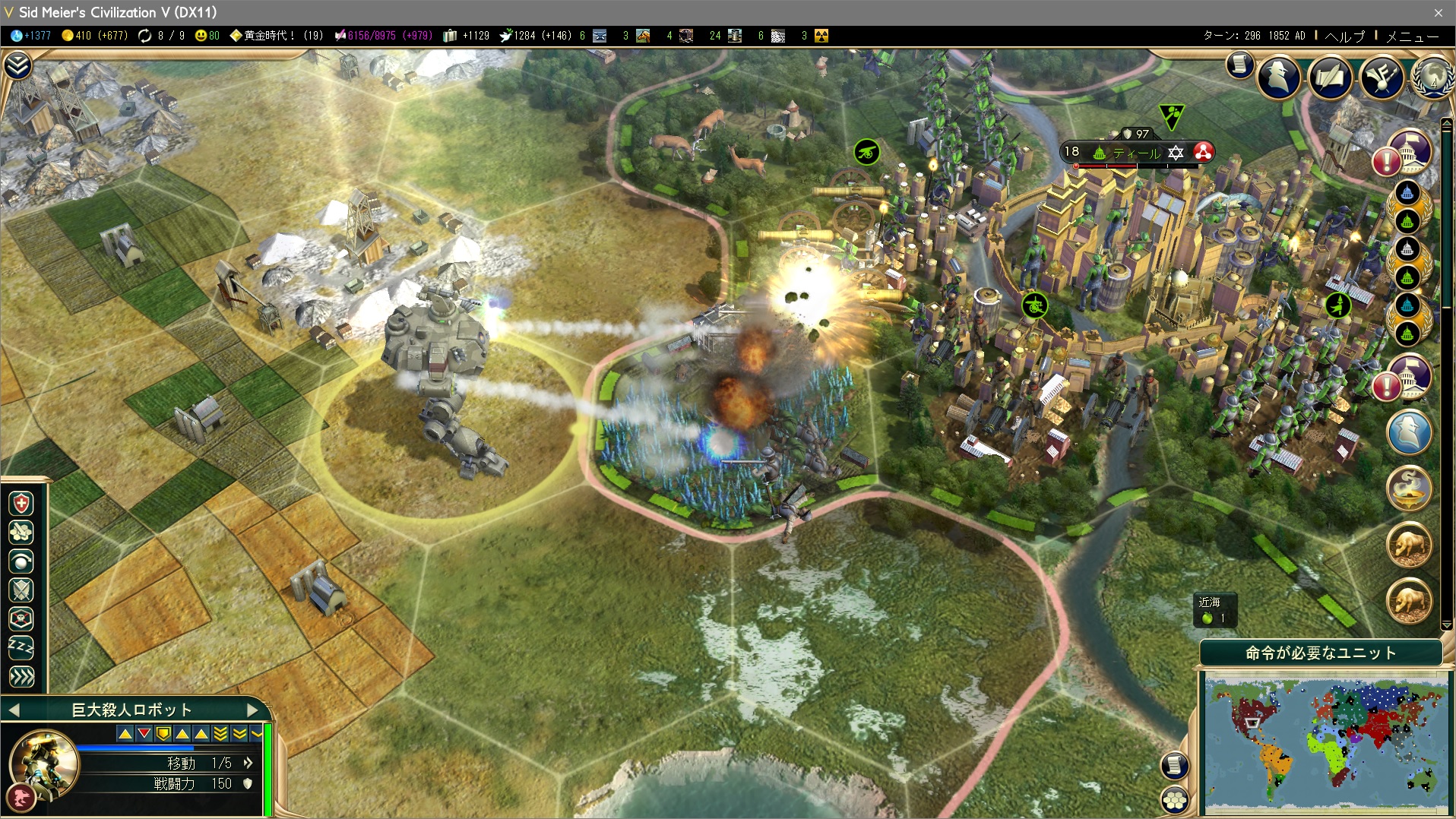
Task: Click the spy notification in the side list
Action: pos(1409,432)
